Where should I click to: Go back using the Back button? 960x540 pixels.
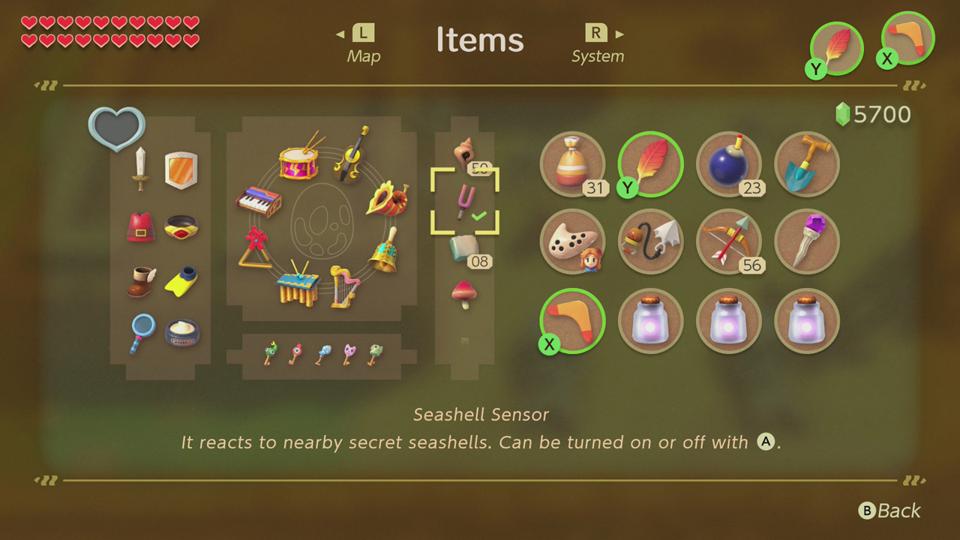pos(890,511)
